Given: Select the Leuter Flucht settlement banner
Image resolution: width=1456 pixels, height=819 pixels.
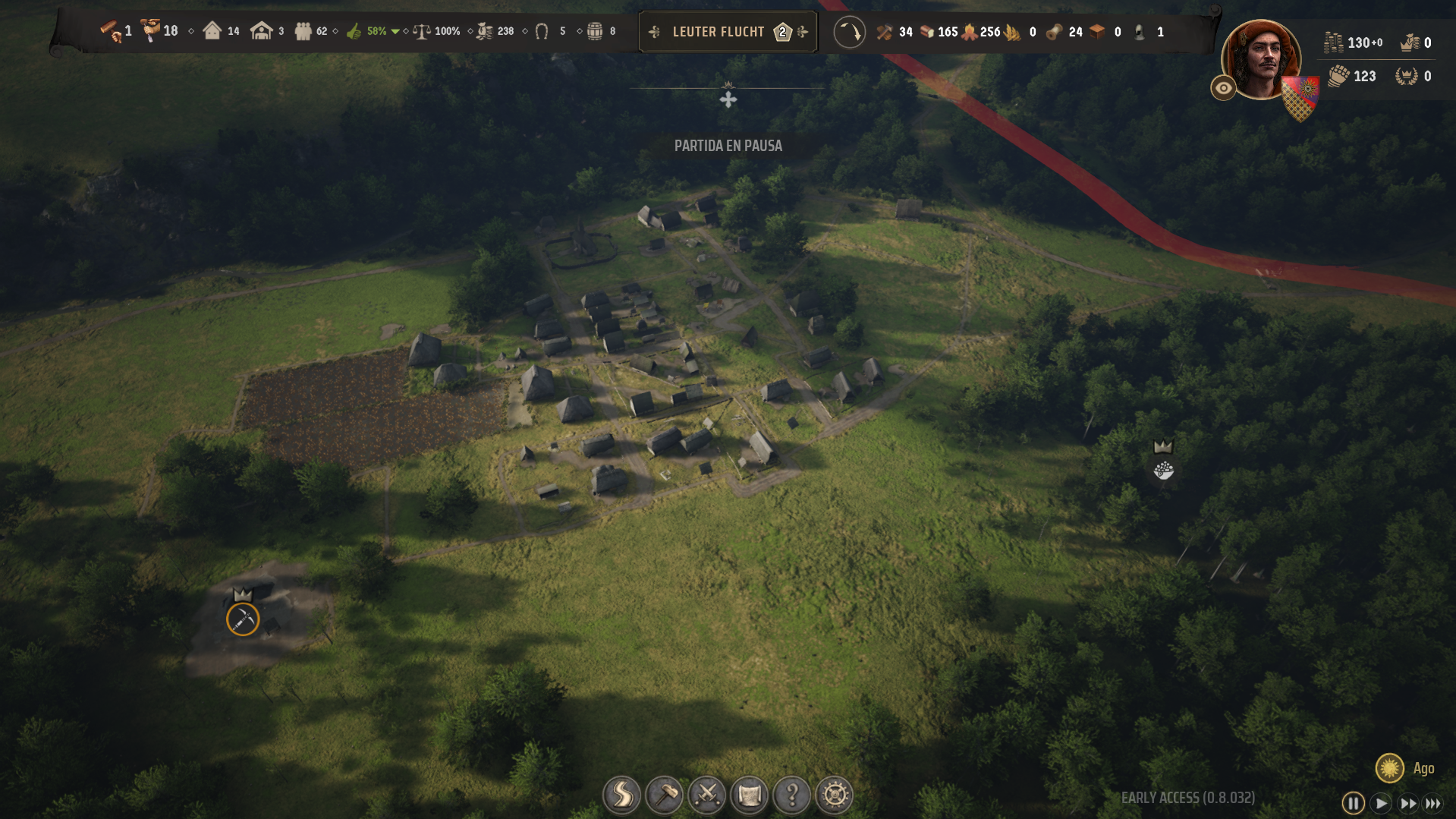Looking at the screenshot, I should coord(718,32).
